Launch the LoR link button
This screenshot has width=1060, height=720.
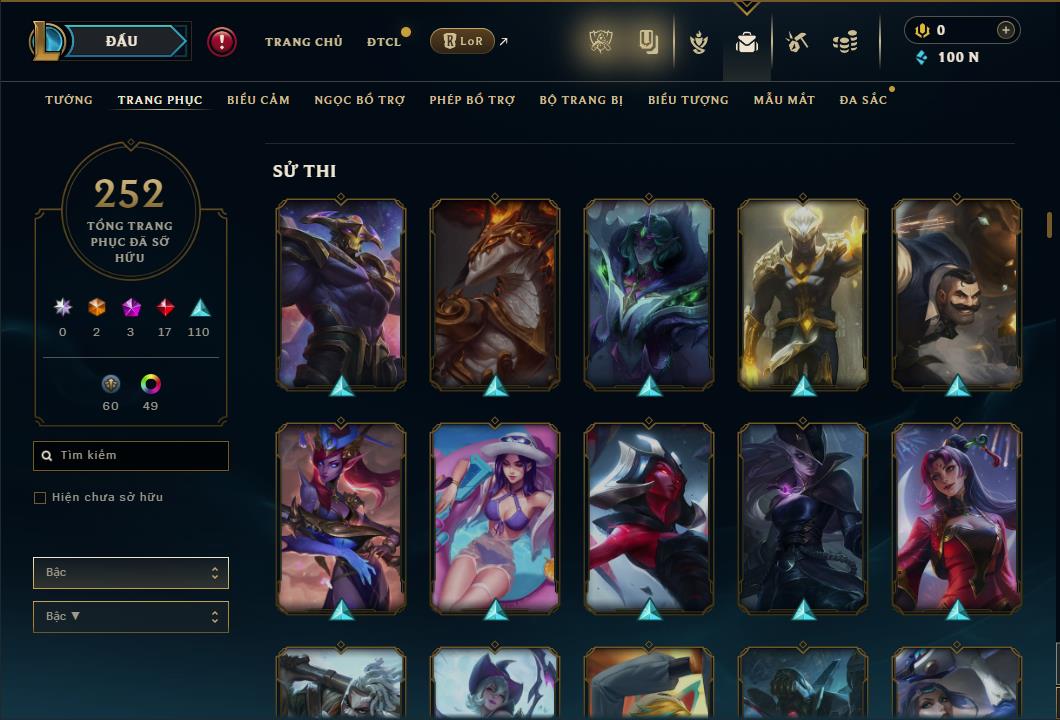[462, 41]
